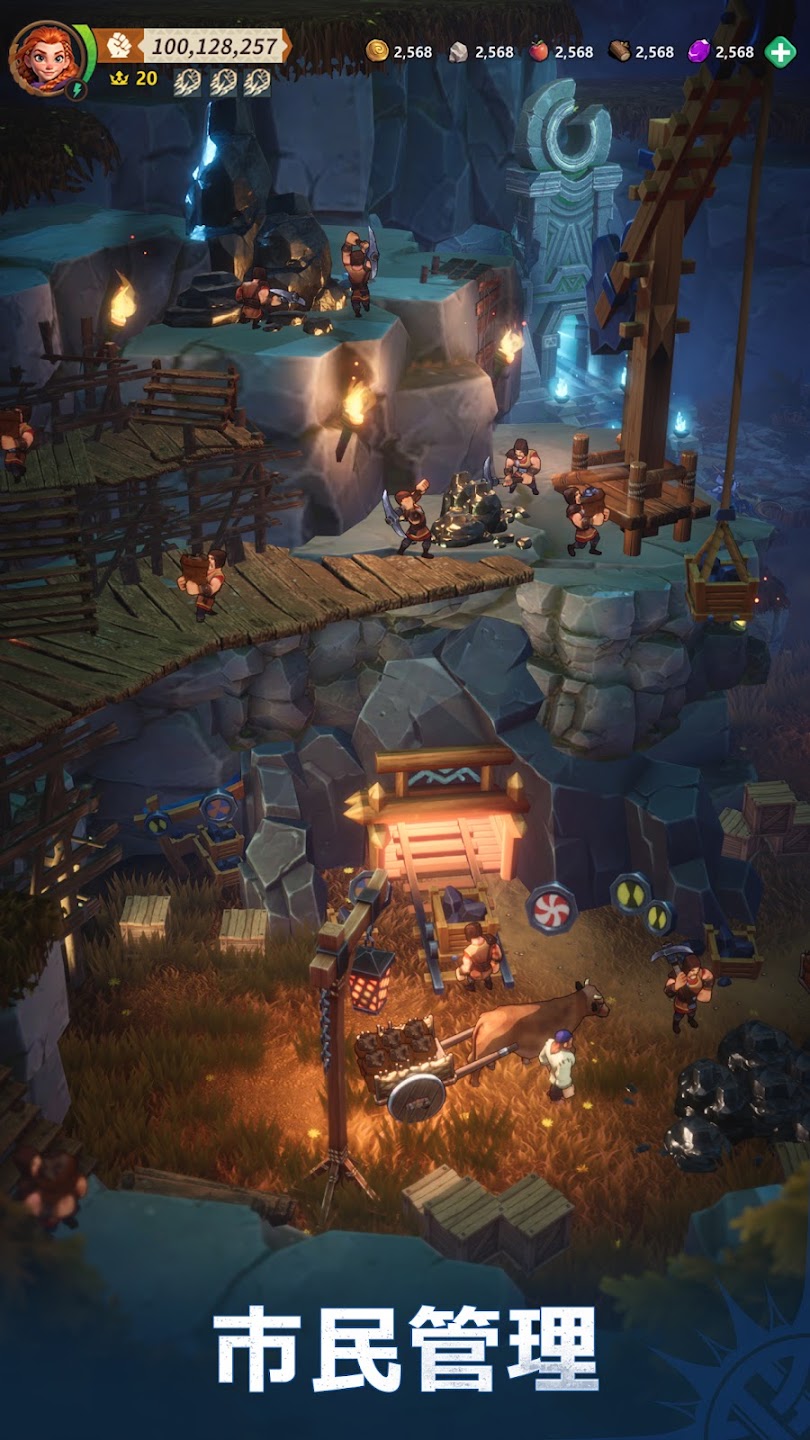Tap the green plus button to add resources
The image size is (810, 1440).
(x=780, y=52)
